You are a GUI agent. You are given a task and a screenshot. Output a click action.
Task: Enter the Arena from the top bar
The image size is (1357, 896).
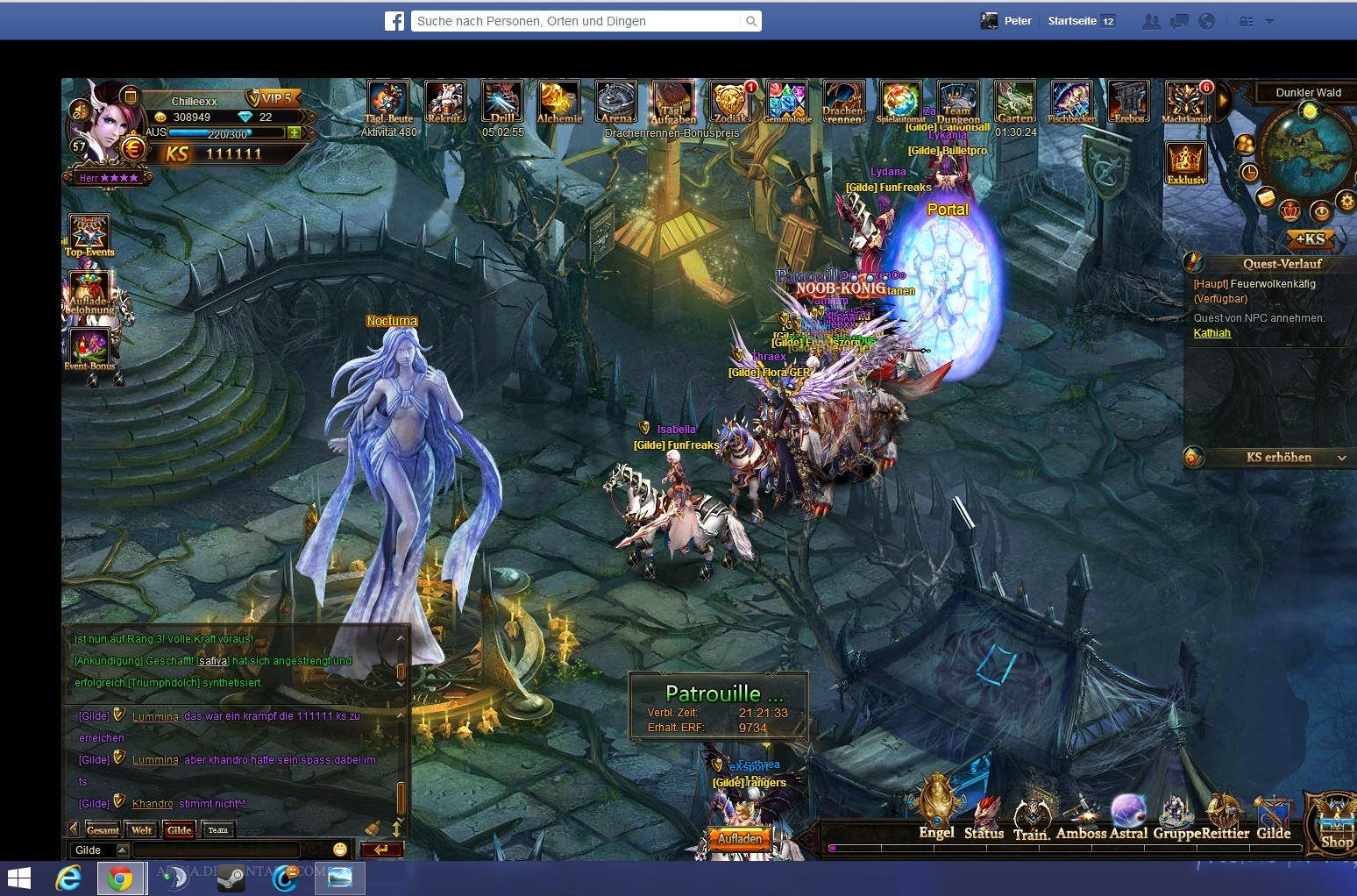point(616,101)
